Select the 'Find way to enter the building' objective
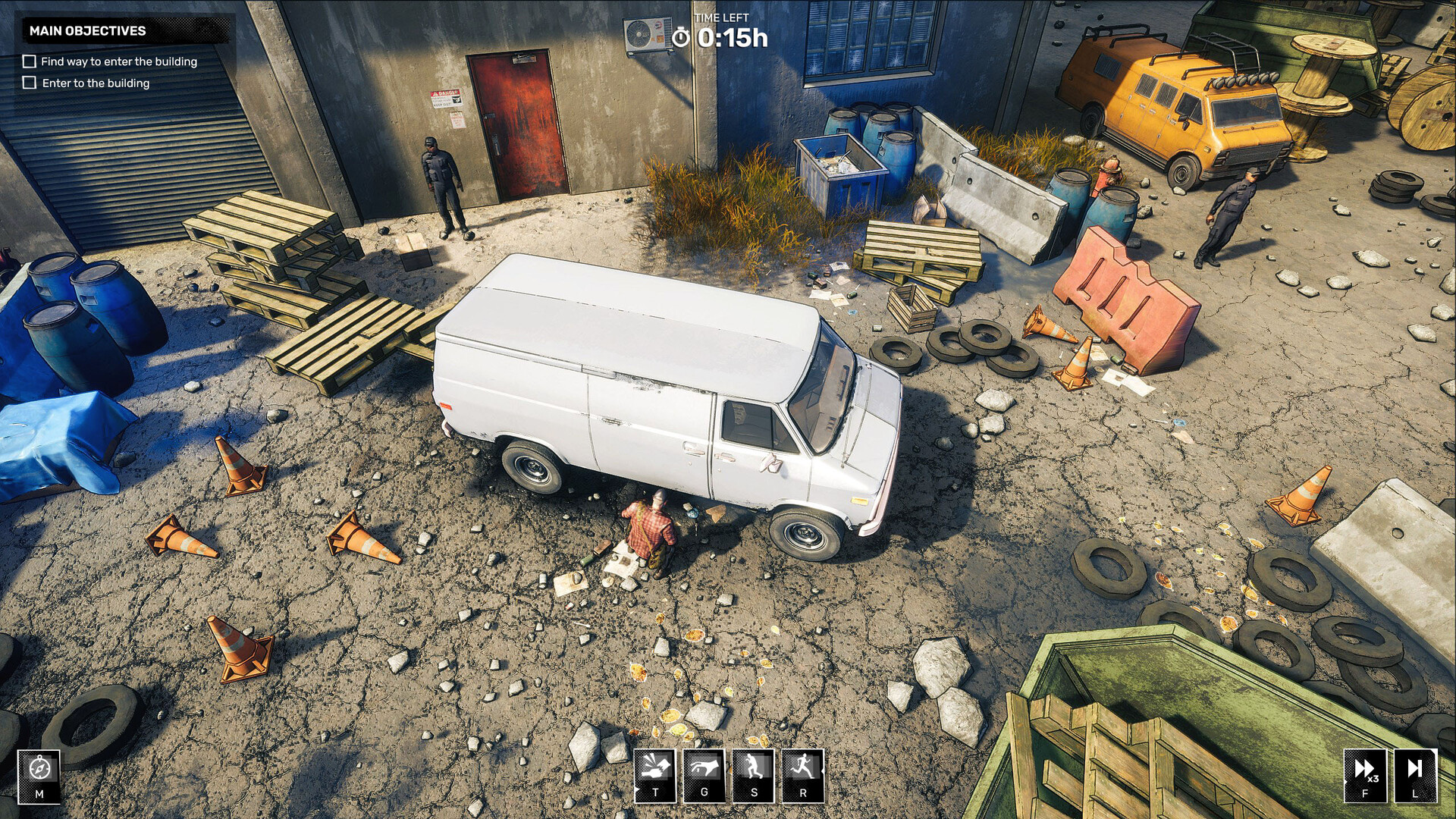This screenshot has width=1456, height=819. coord(119,61)
